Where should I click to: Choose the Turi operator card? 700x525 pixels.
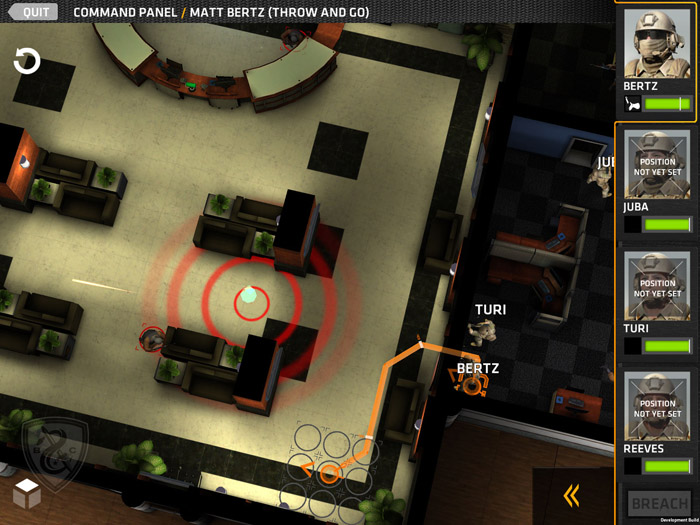point(657,299)
